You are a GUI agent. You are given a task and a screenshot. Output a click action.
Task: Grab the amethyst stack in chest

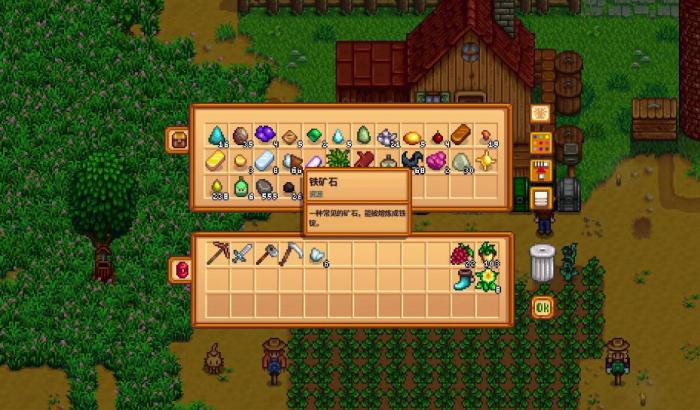(x=265, y=135)
